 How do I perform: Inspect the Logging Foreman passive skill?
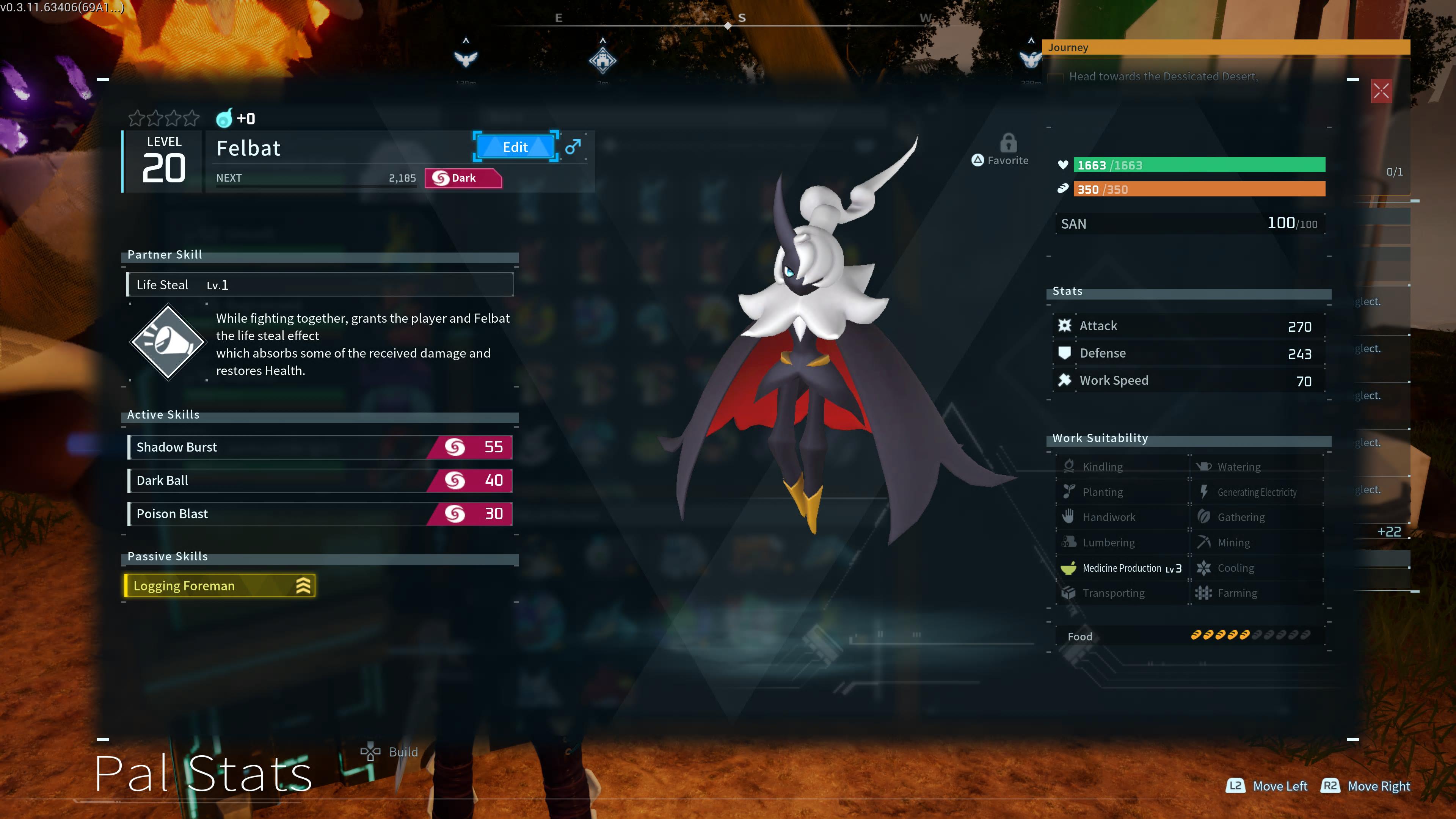(219, 585)
